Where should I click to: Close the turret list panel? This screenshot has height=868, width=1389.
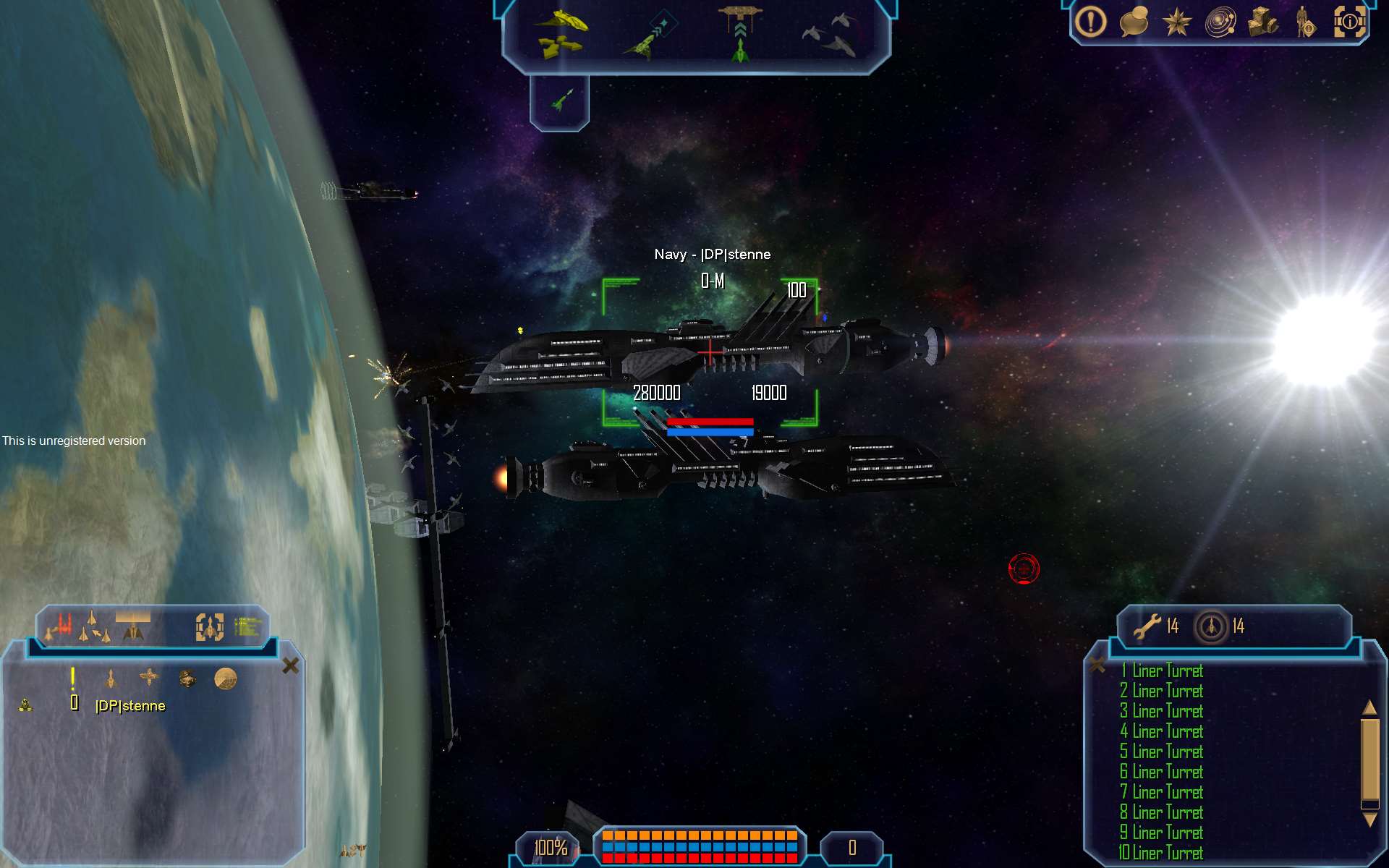point(1097,665)
